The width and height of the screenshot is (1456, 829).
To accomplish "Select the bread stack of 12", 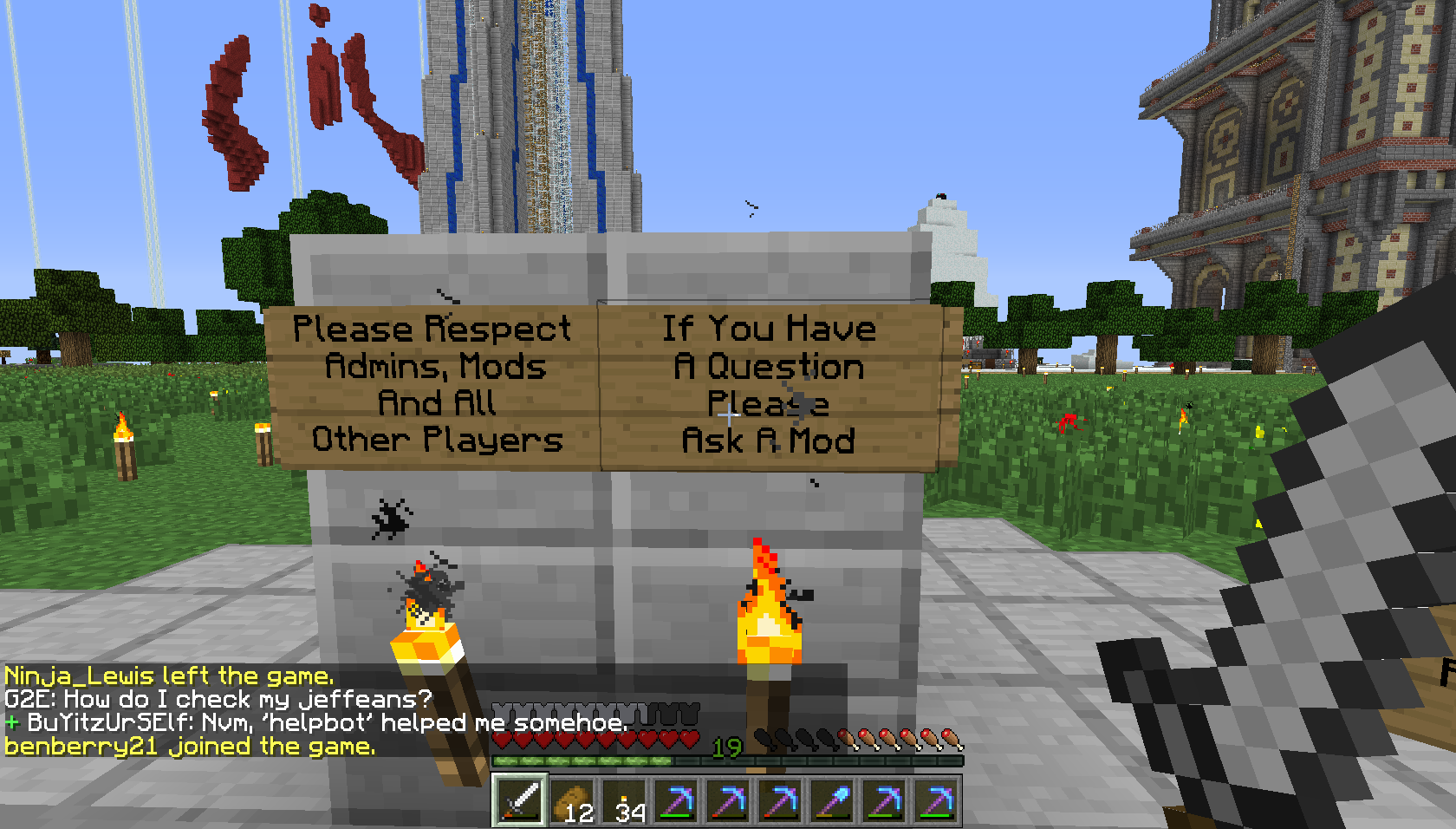I will click(x=573, y=800).
